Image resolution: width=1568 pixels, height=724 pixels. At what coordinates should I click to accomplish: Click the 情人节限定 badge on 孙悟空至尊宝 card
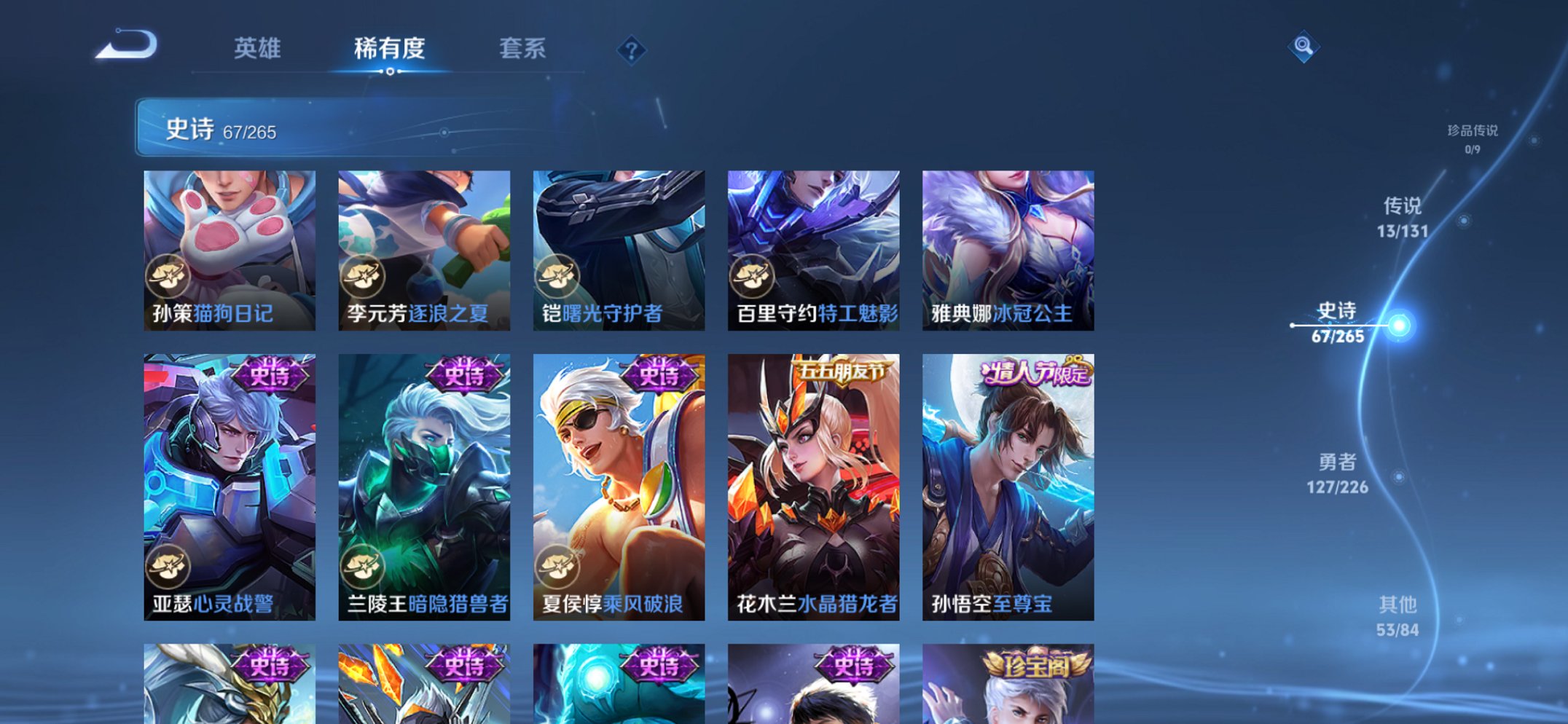(1035, 374)
